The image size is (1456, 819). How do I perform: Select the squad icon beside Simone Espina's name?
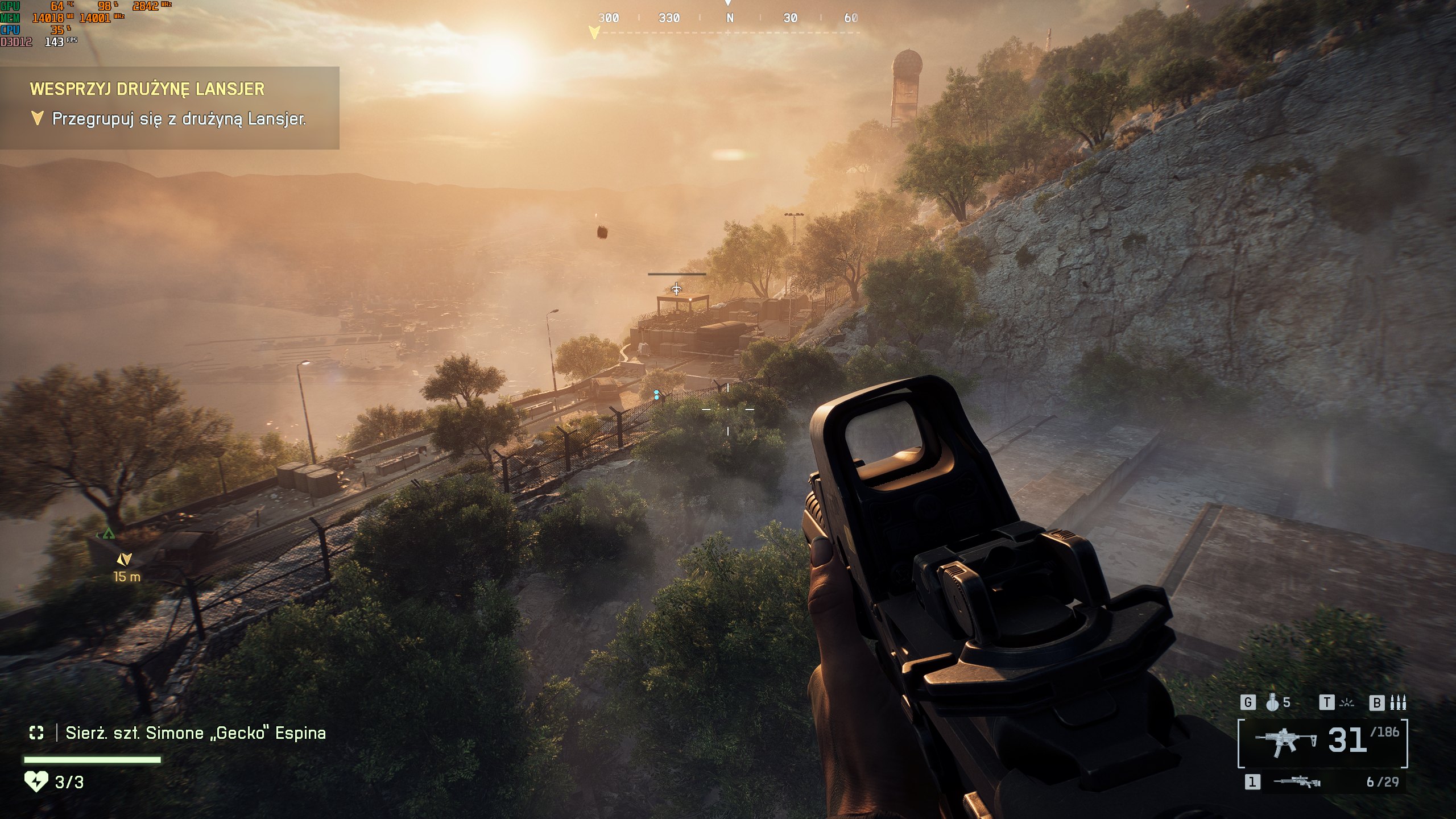(x=36, y=733)
